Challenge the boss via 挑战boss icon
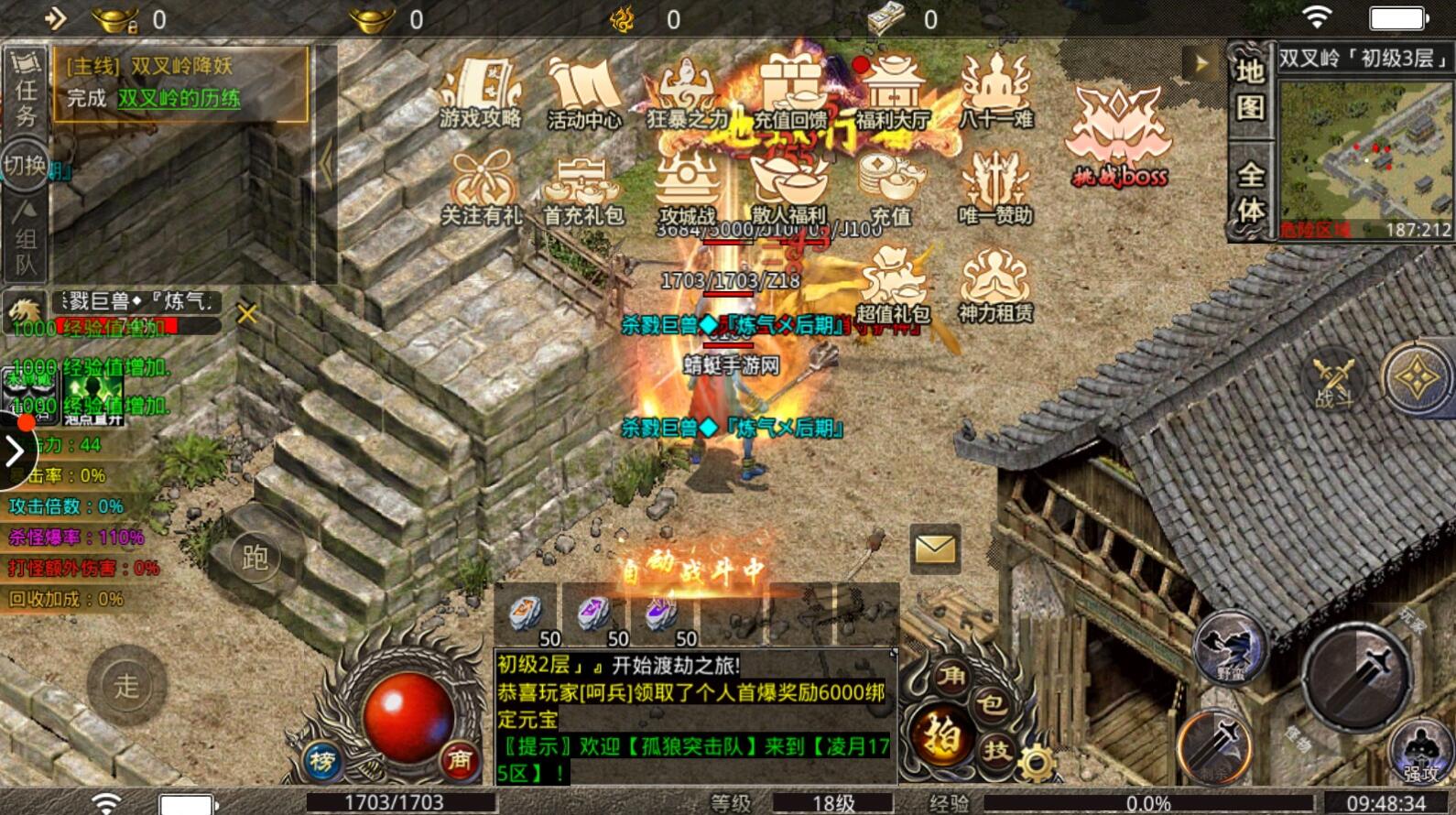 coord(1119,137)
